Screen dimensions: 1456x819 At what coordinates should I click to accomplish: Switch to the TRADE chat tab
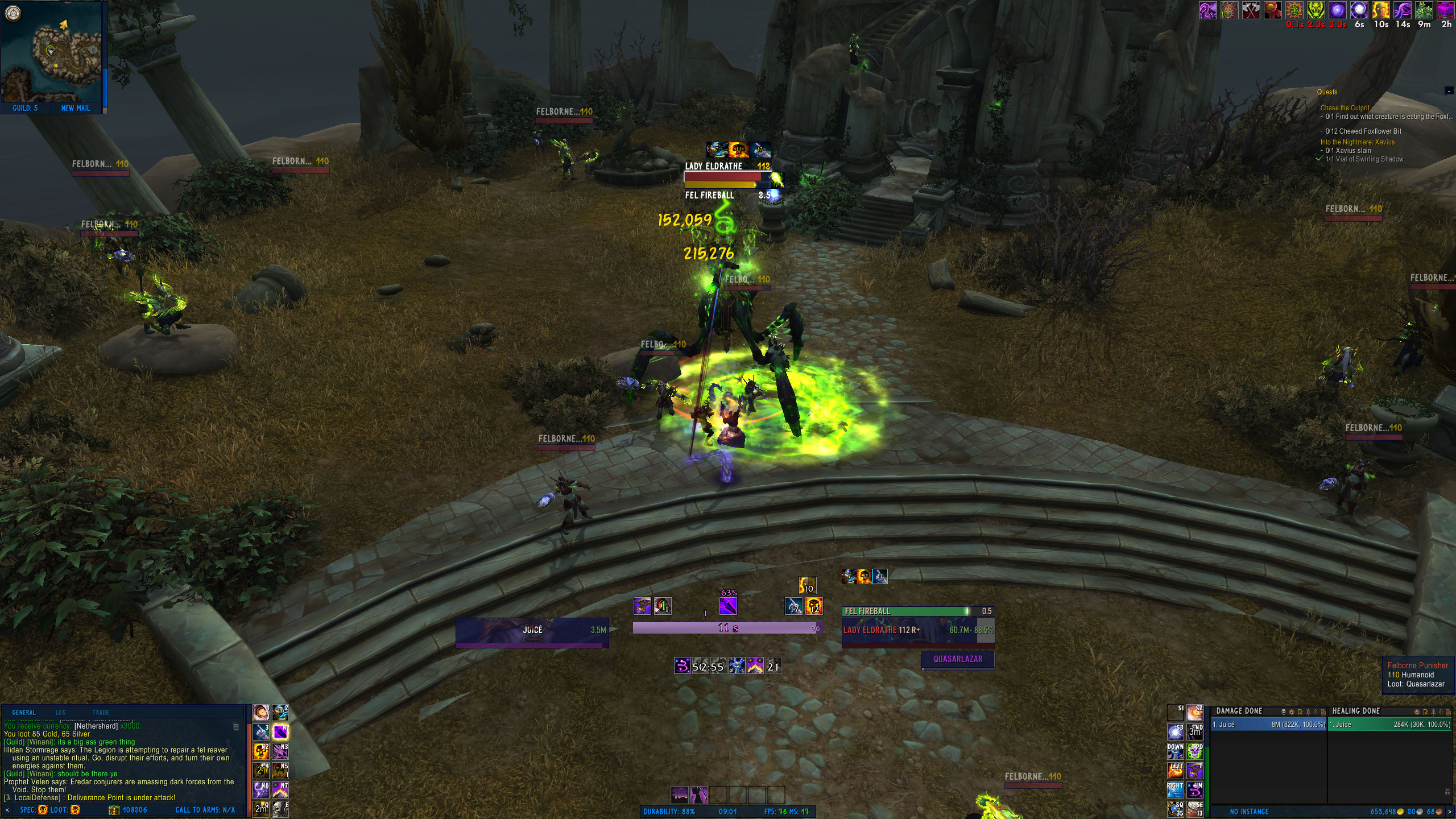tap(101, 712)
